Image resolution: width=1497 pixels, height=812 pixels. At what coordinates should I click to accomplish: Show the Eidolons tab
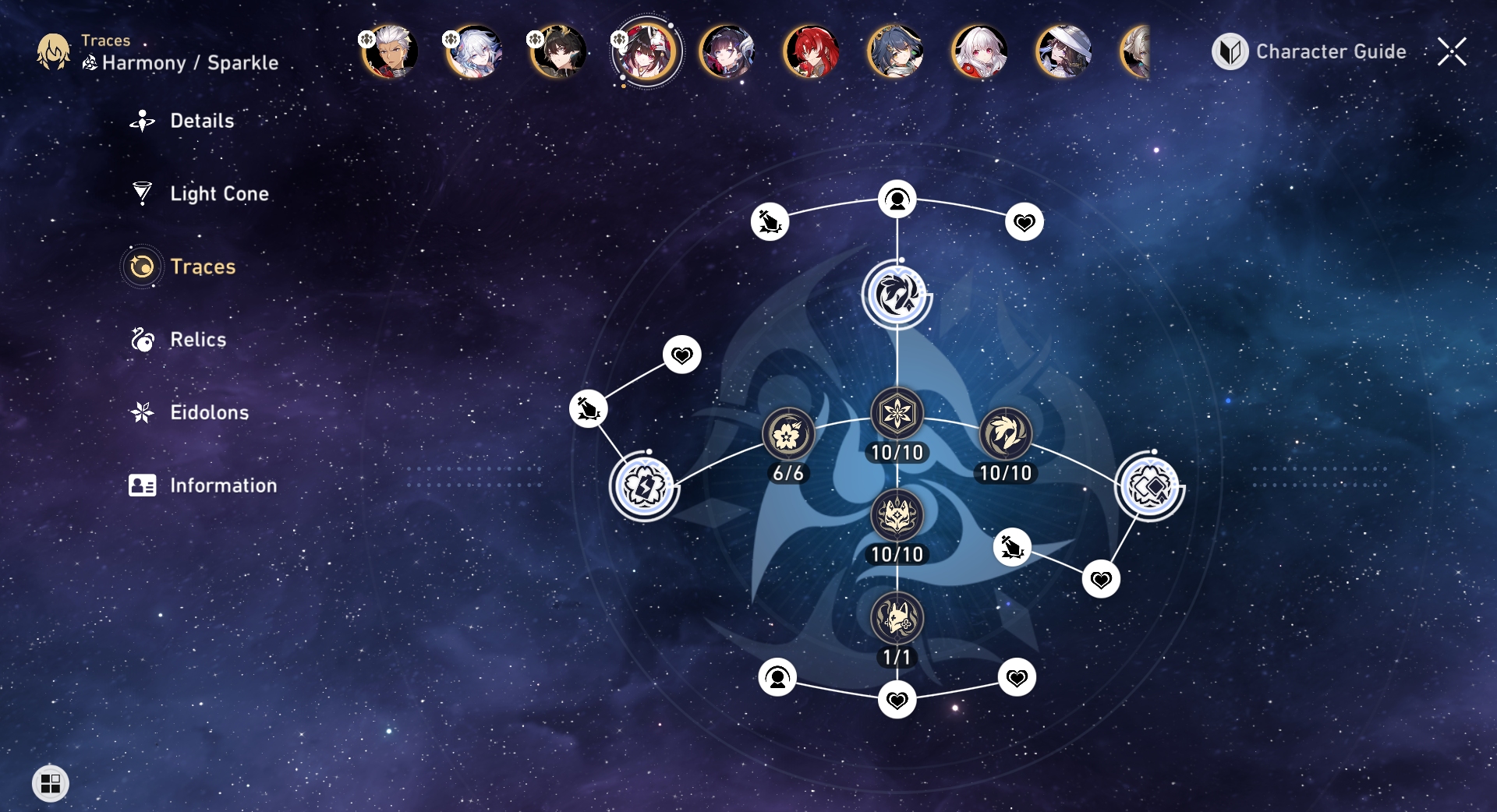tap(209, 412)
